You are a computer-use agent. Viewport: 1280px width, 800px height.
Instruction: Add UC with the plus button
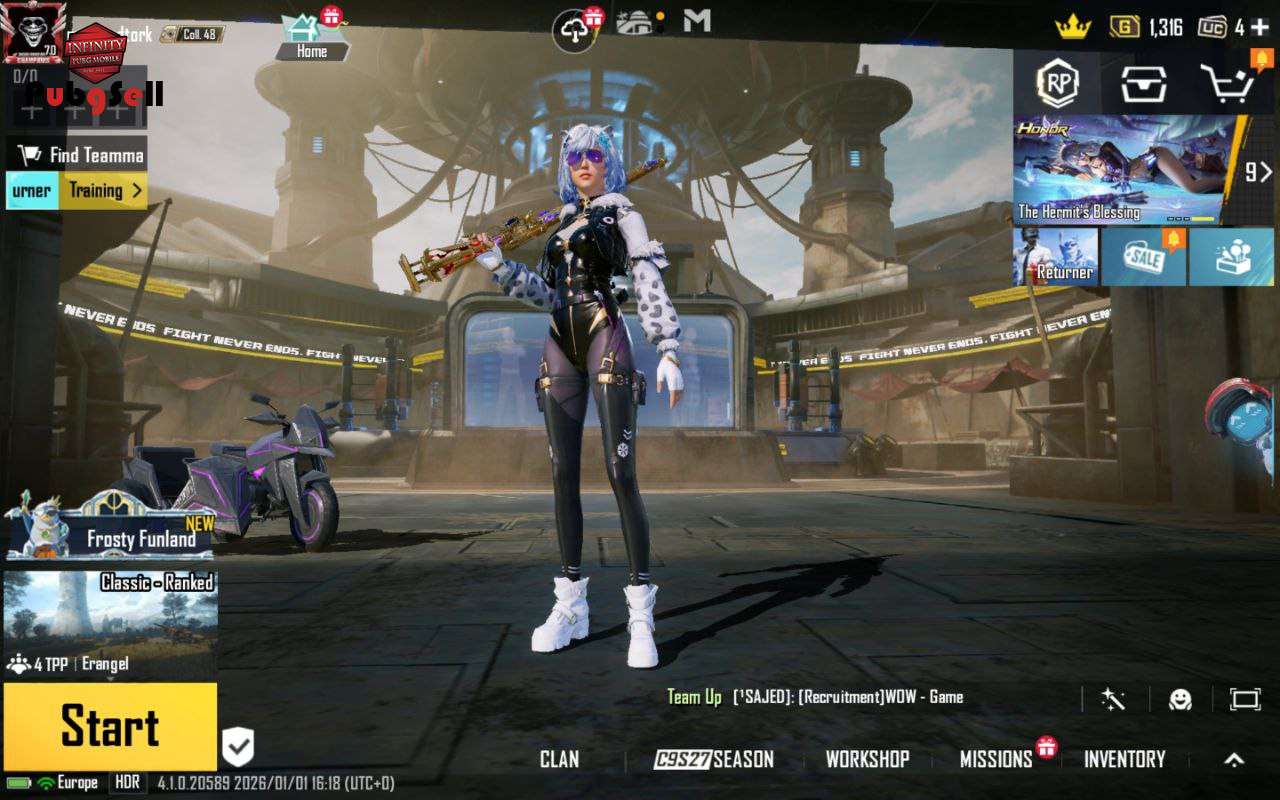tap(1260, 27)
